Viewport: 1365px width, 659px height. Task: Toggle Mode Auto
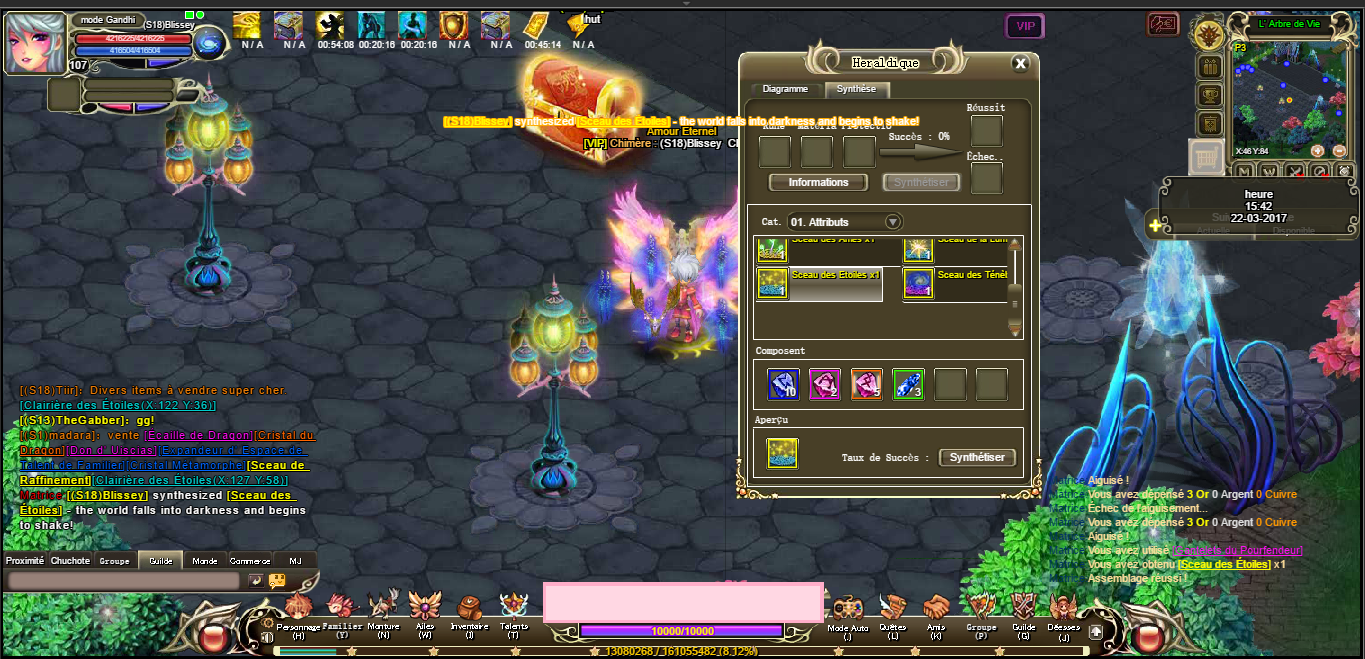coord(848,608)
